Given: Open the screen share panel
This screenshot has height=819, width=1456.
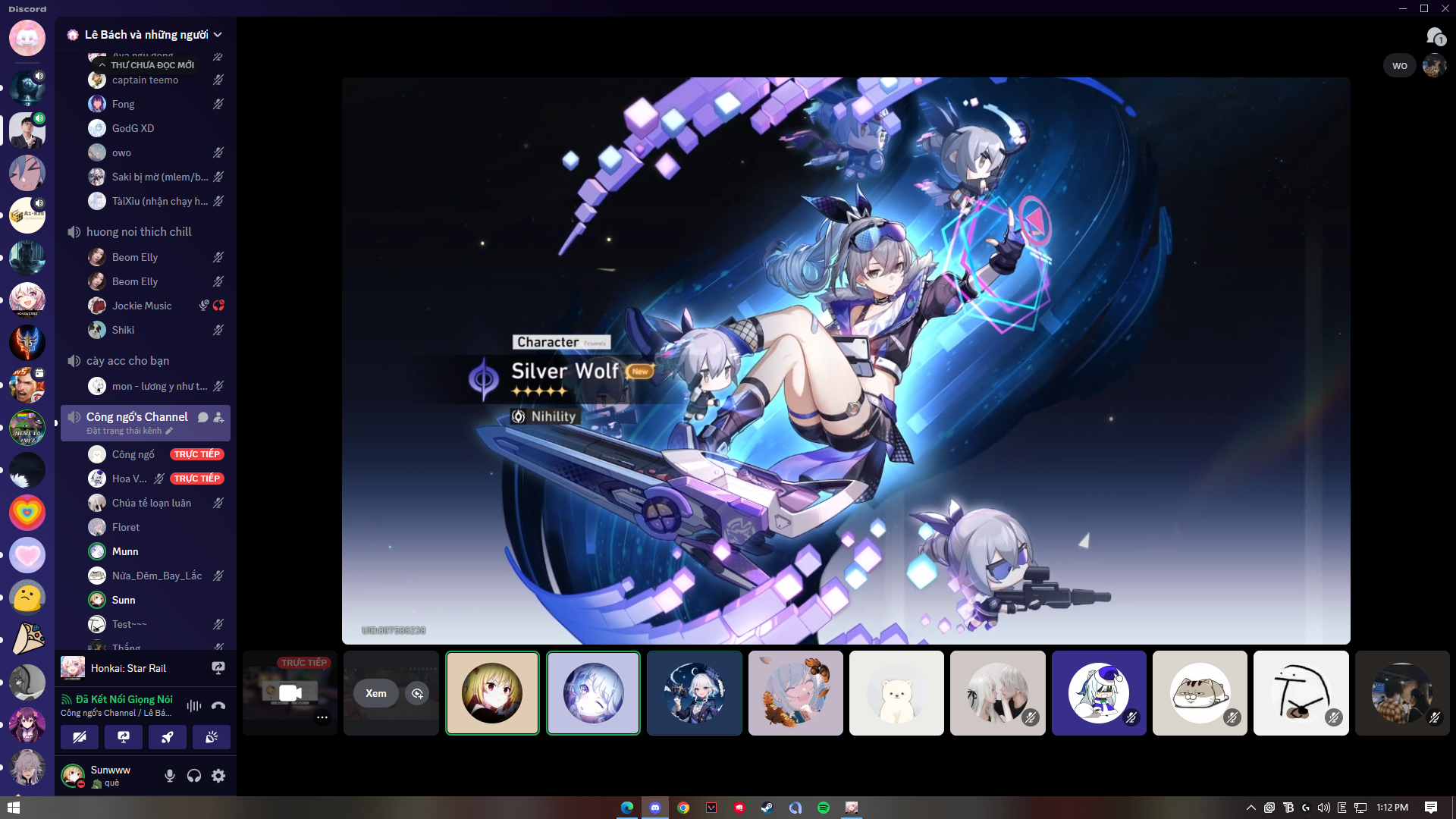Looking at the screenshot, I should [124, 737].
